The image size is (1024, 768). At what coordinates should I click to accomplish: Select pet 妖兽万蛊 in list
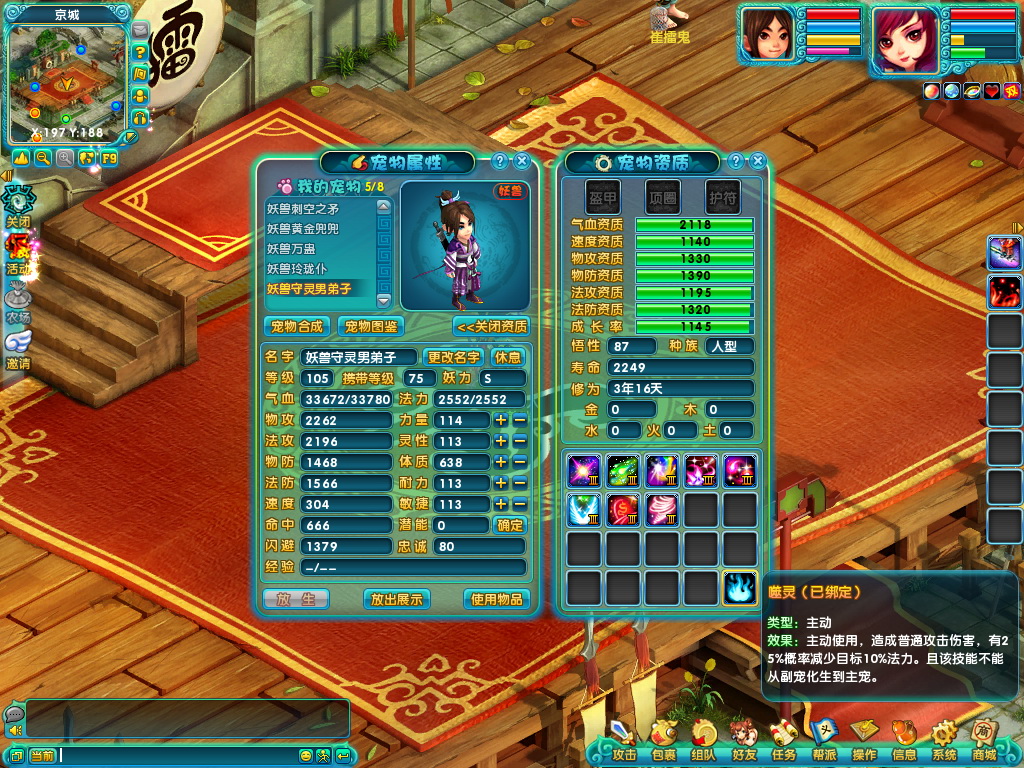tap(318, 249)
